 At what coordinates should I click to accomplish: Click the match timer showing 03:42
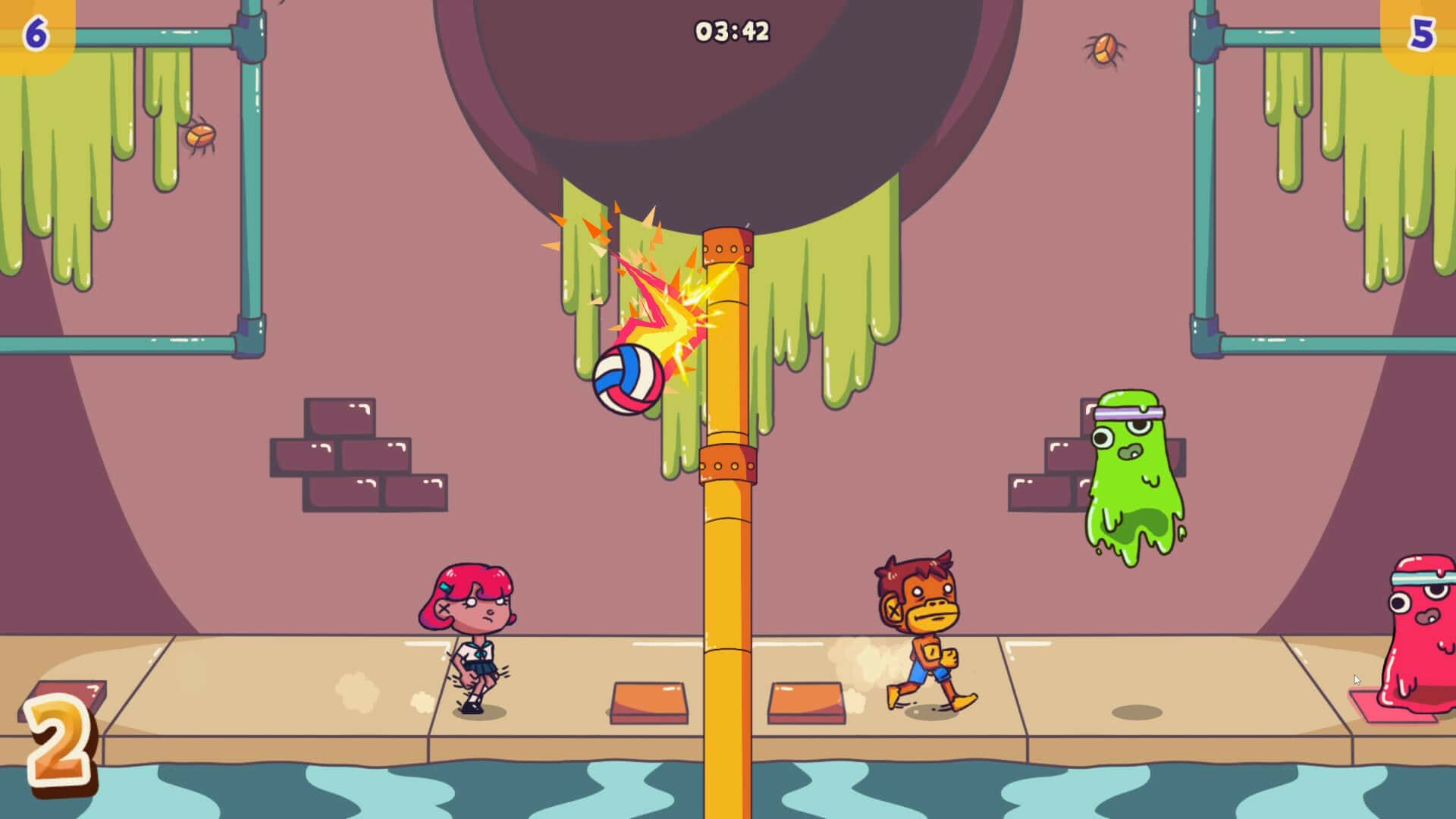[x=730, y=29]
